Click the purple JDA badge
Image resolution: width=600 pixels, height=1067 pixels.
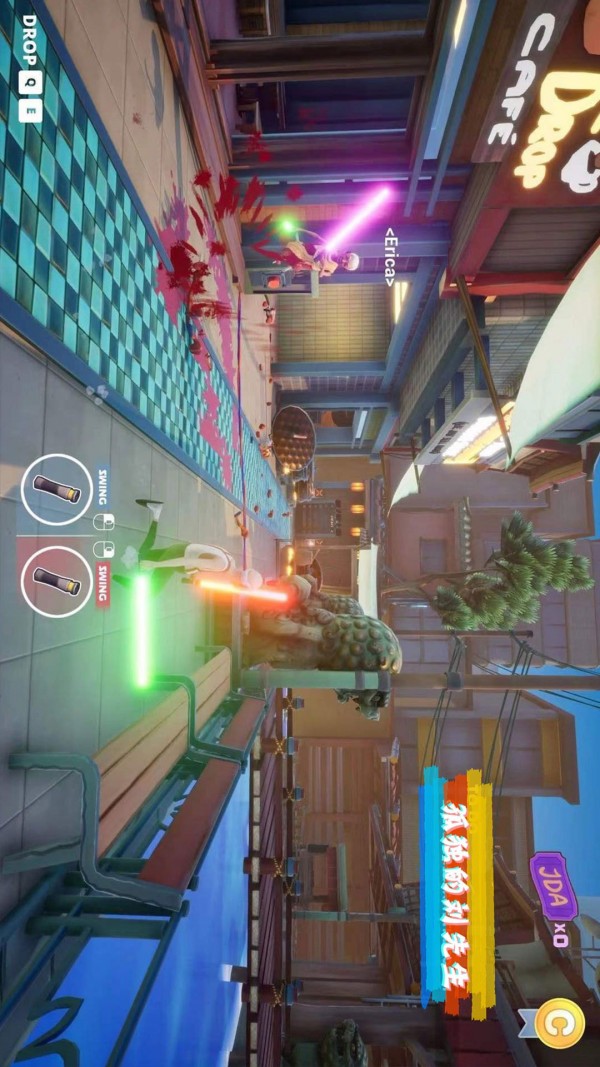pos(552,886)
